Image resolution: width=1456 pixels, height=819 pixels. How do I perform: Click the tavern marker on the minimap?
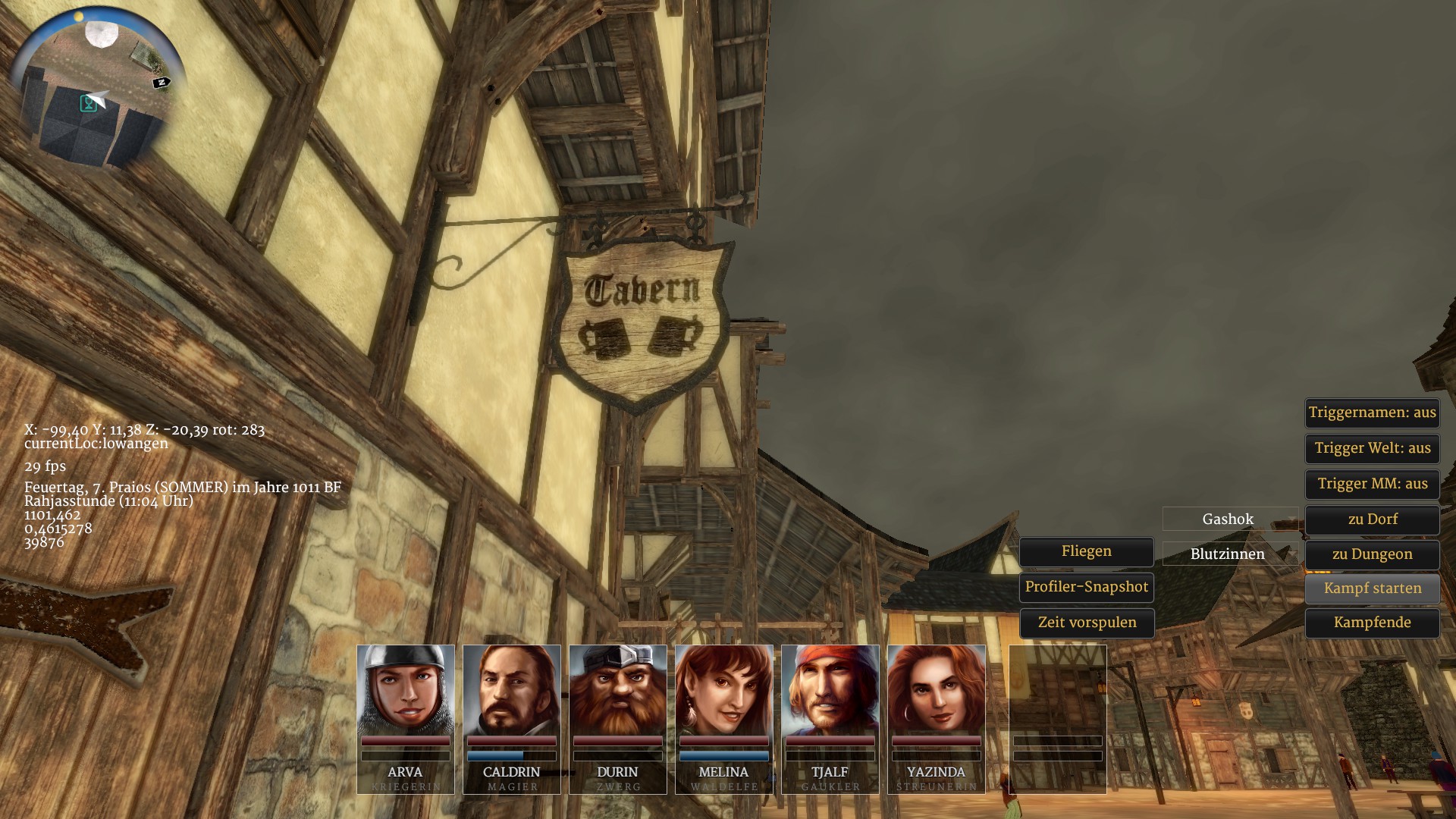coord(89,104)
